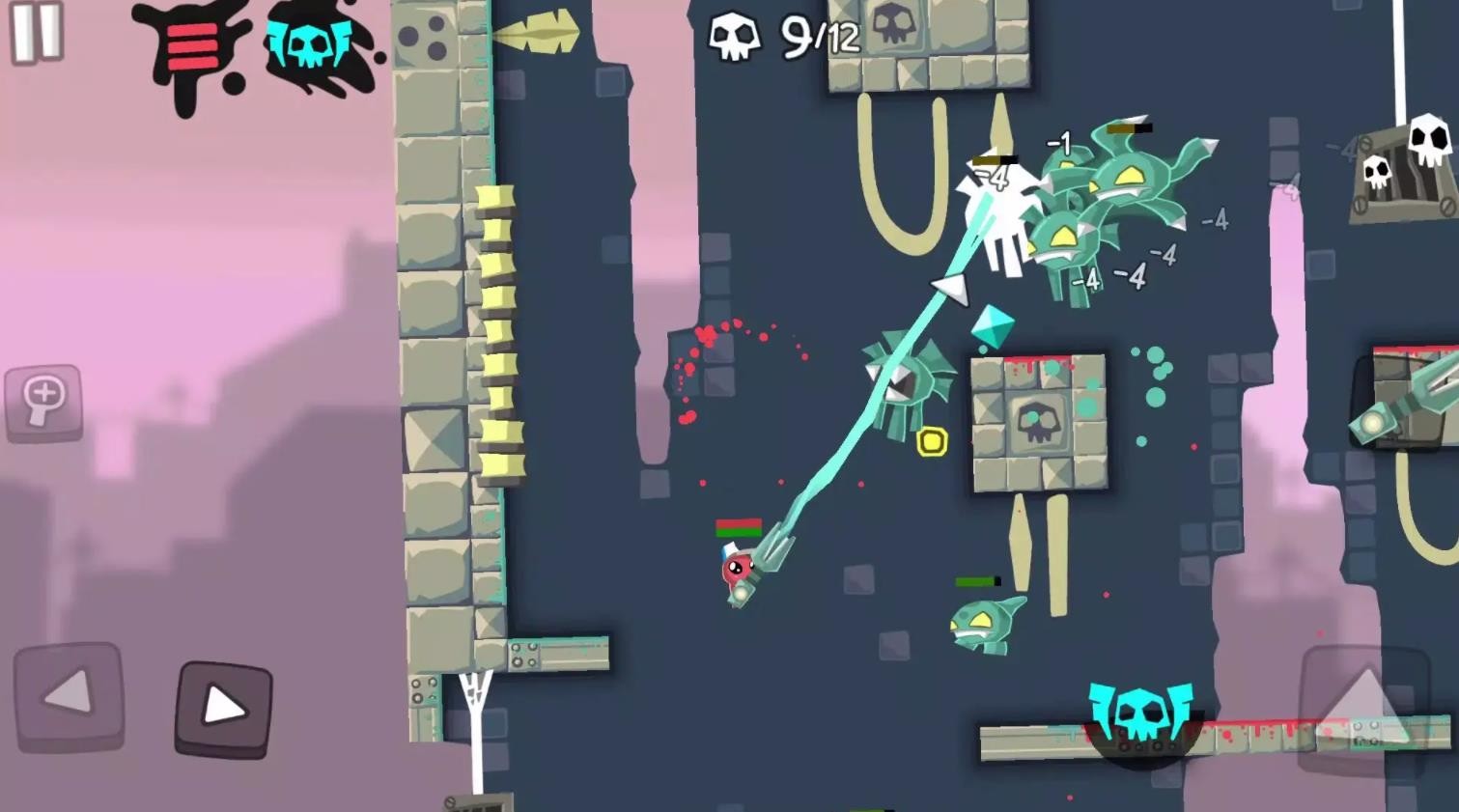The width and height of the screenshot is (1459, 812).
Task: Pause the game
Action: click(37, 32)
